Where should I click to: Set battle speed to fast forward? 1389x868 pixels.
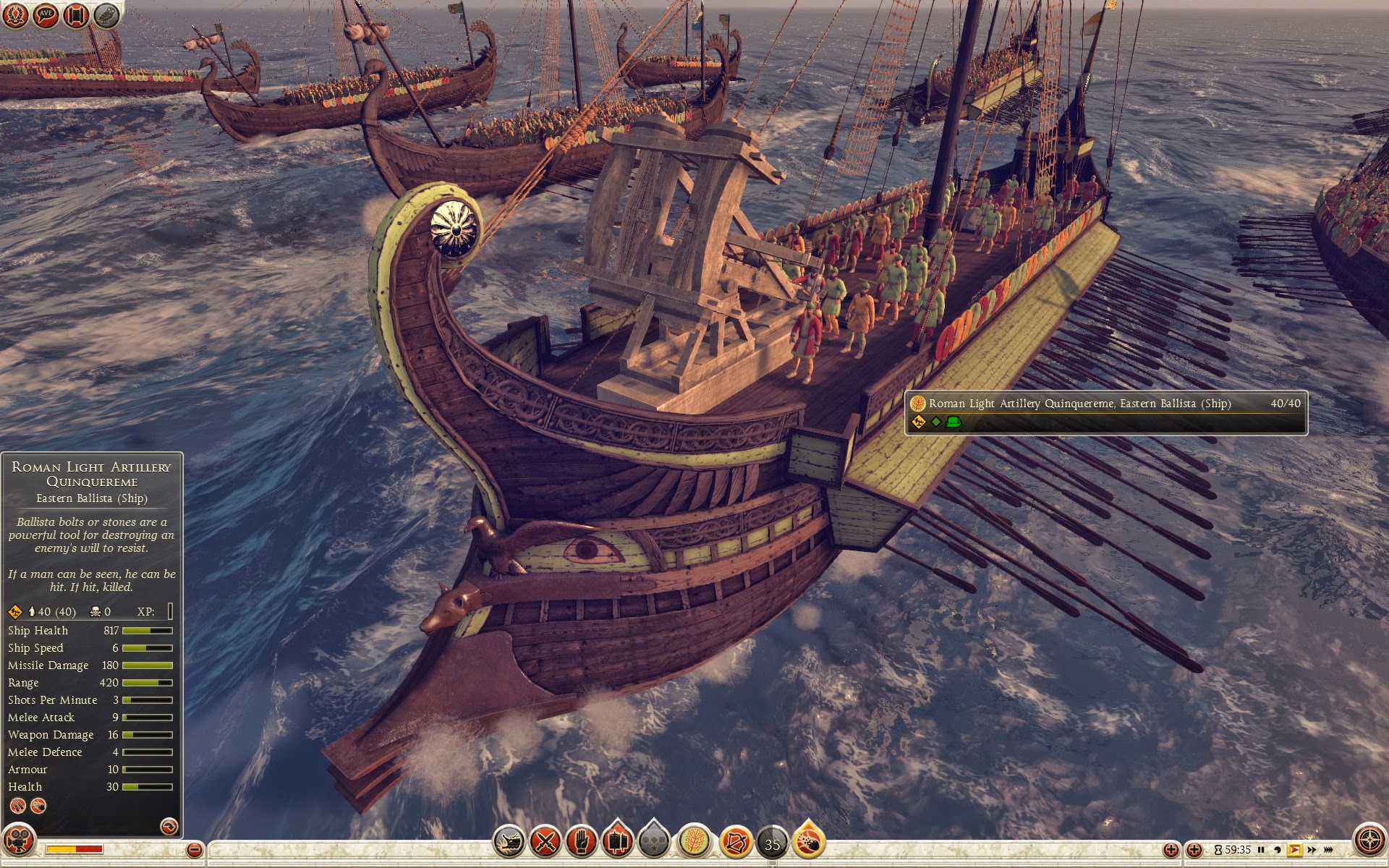pos(1311,850)
